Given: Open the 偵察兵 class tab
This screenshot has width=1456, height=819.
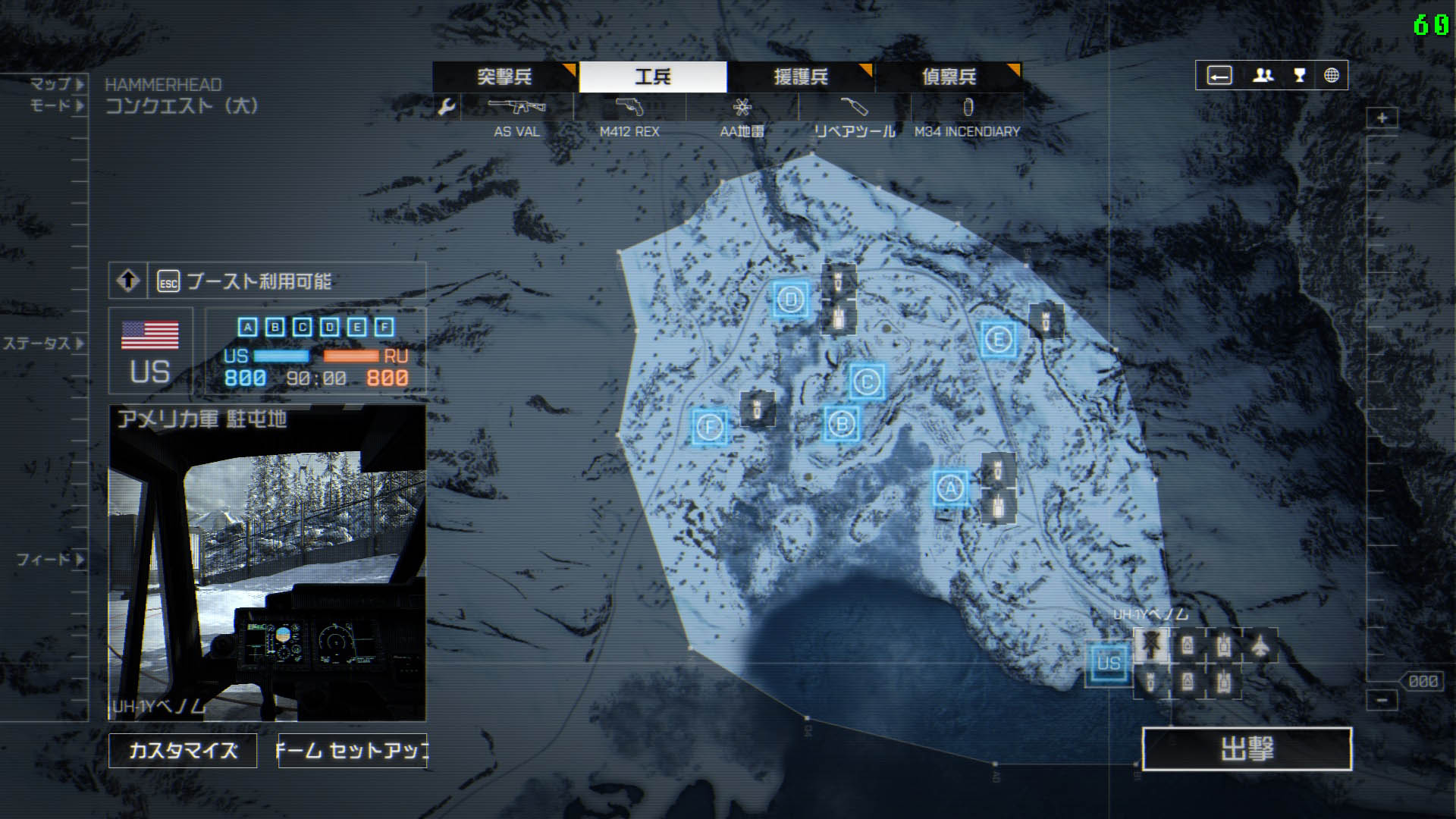Looking at the screenshot, I should tap(948, 77).
